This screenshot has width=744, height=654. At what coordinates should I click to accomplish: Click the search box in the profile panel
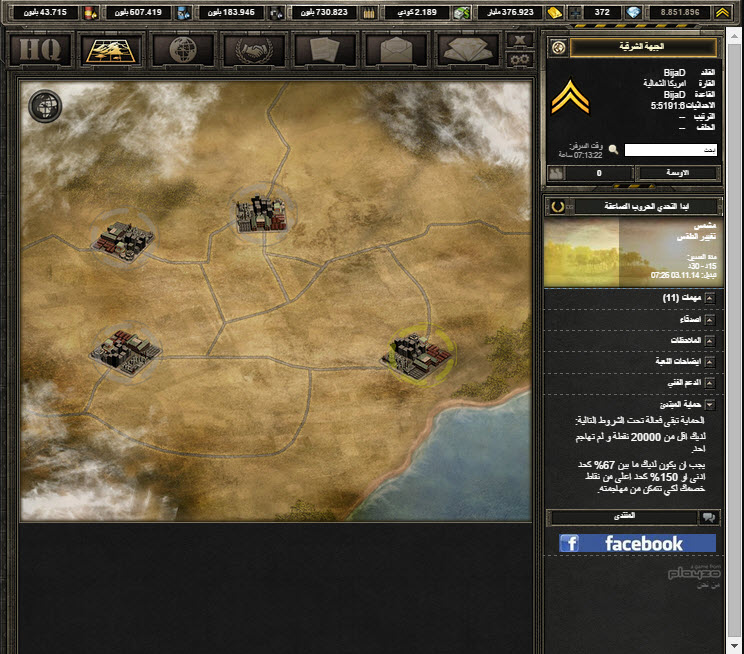[670, 150]
